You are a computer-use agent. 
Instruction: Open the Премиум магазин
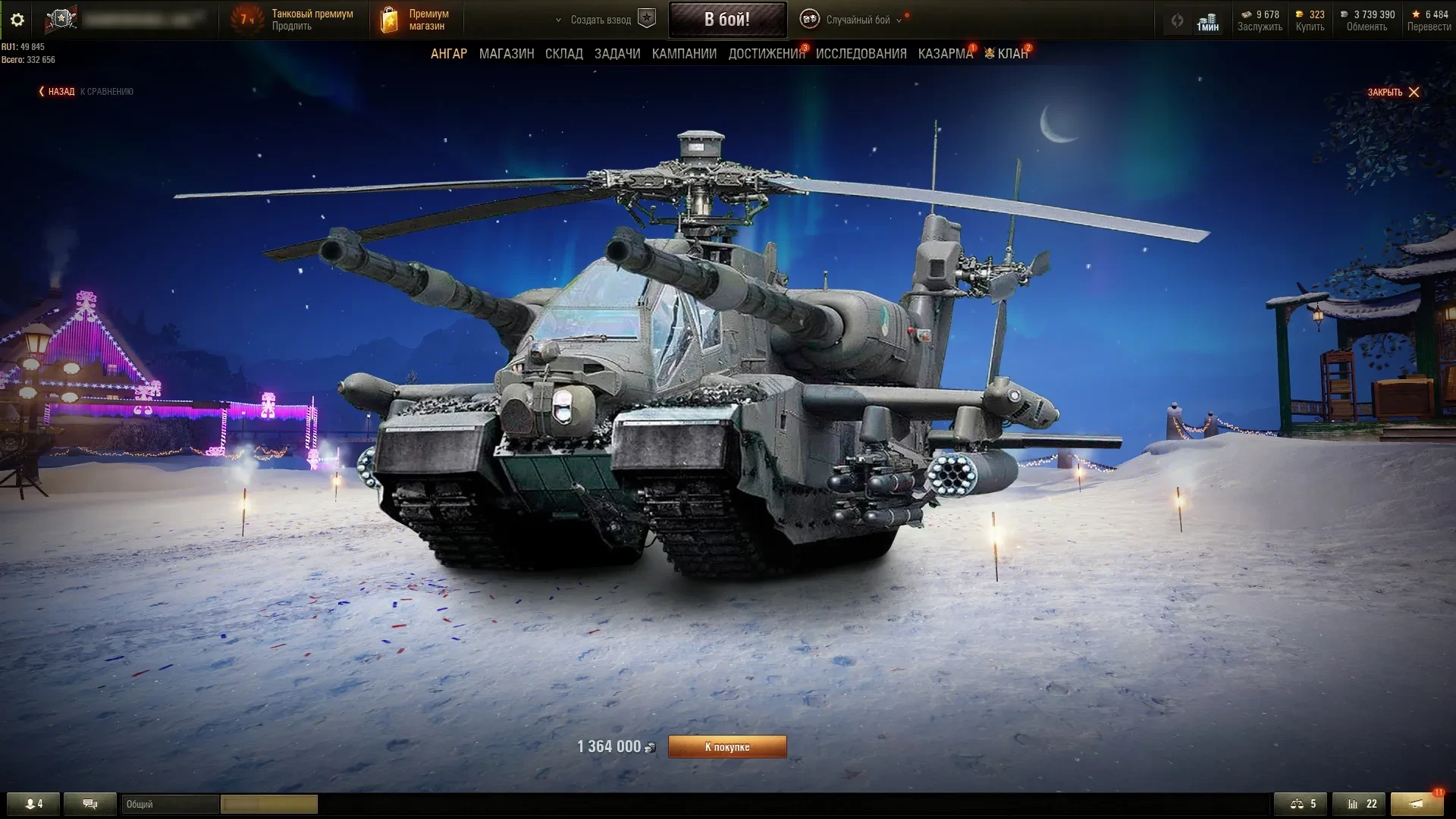click(x=428, y=20)
